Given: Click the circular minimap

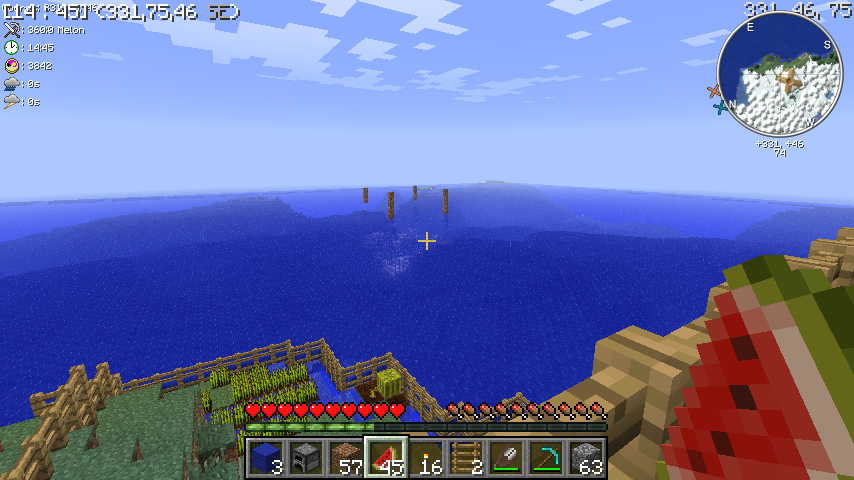Looking at the screenshot, I should coord(779,75).
